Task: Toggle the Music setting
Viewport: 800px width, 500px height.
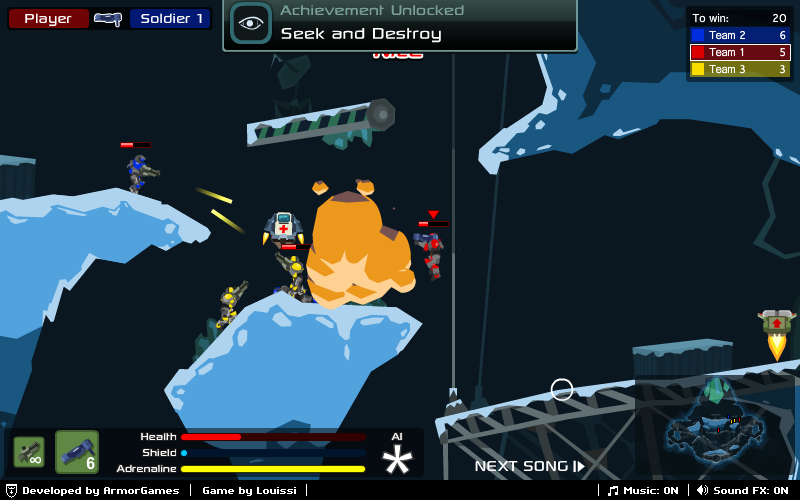Action: (643, 490)
